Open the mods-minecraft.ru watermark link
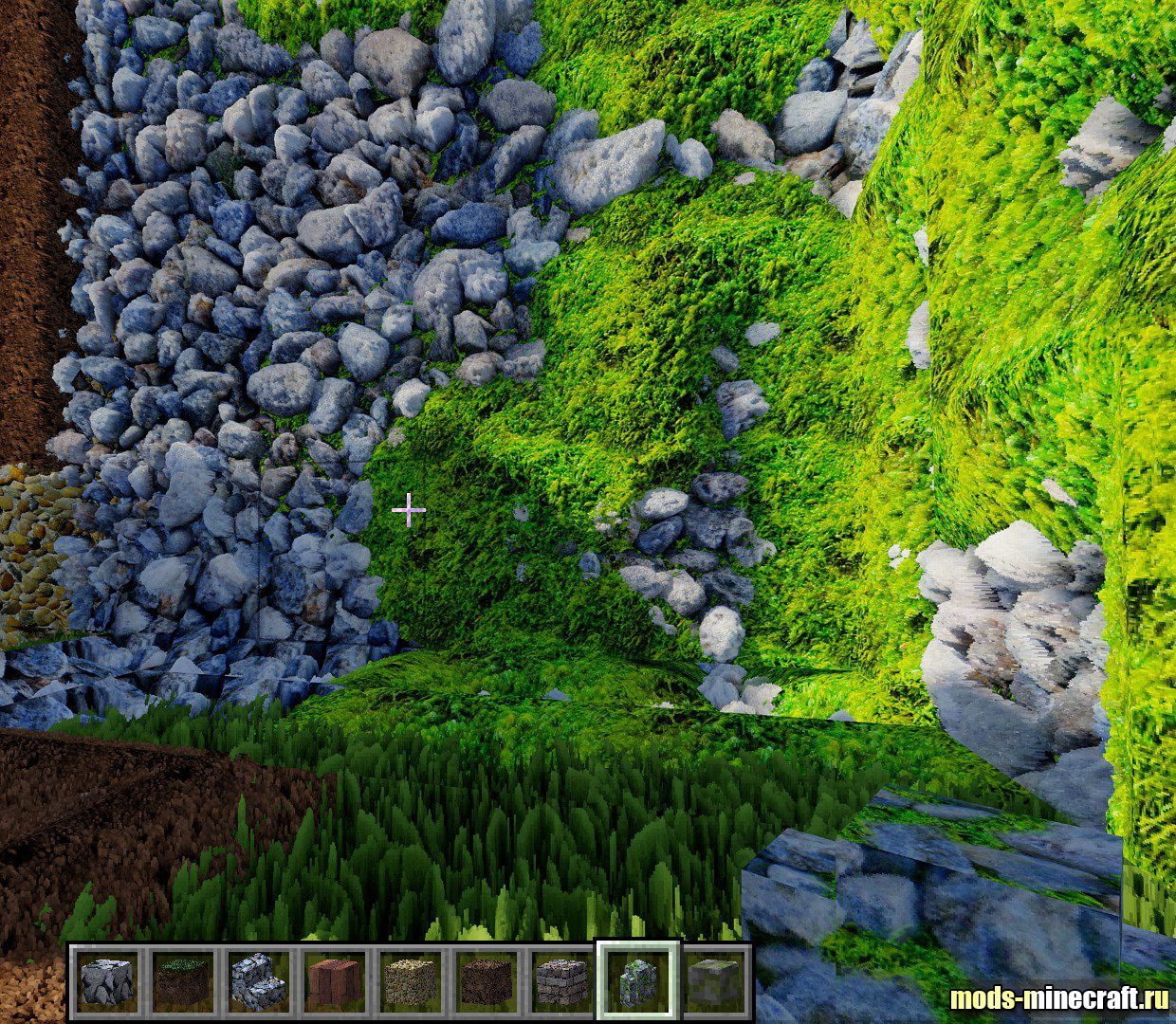 tap(1058, 997)
